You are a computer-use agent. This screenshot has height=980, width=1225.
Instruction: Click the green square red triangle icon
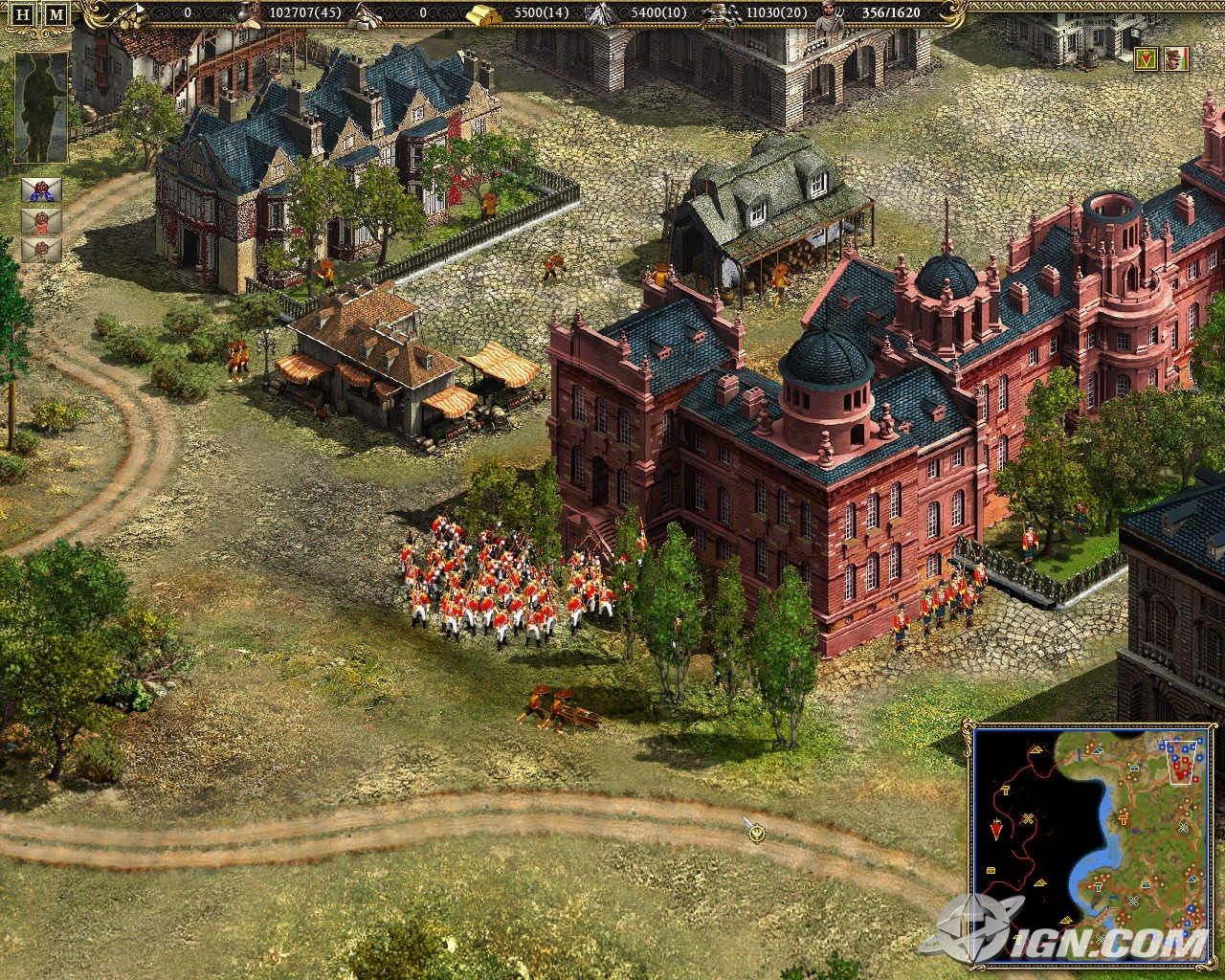[x=1147, y=59]
